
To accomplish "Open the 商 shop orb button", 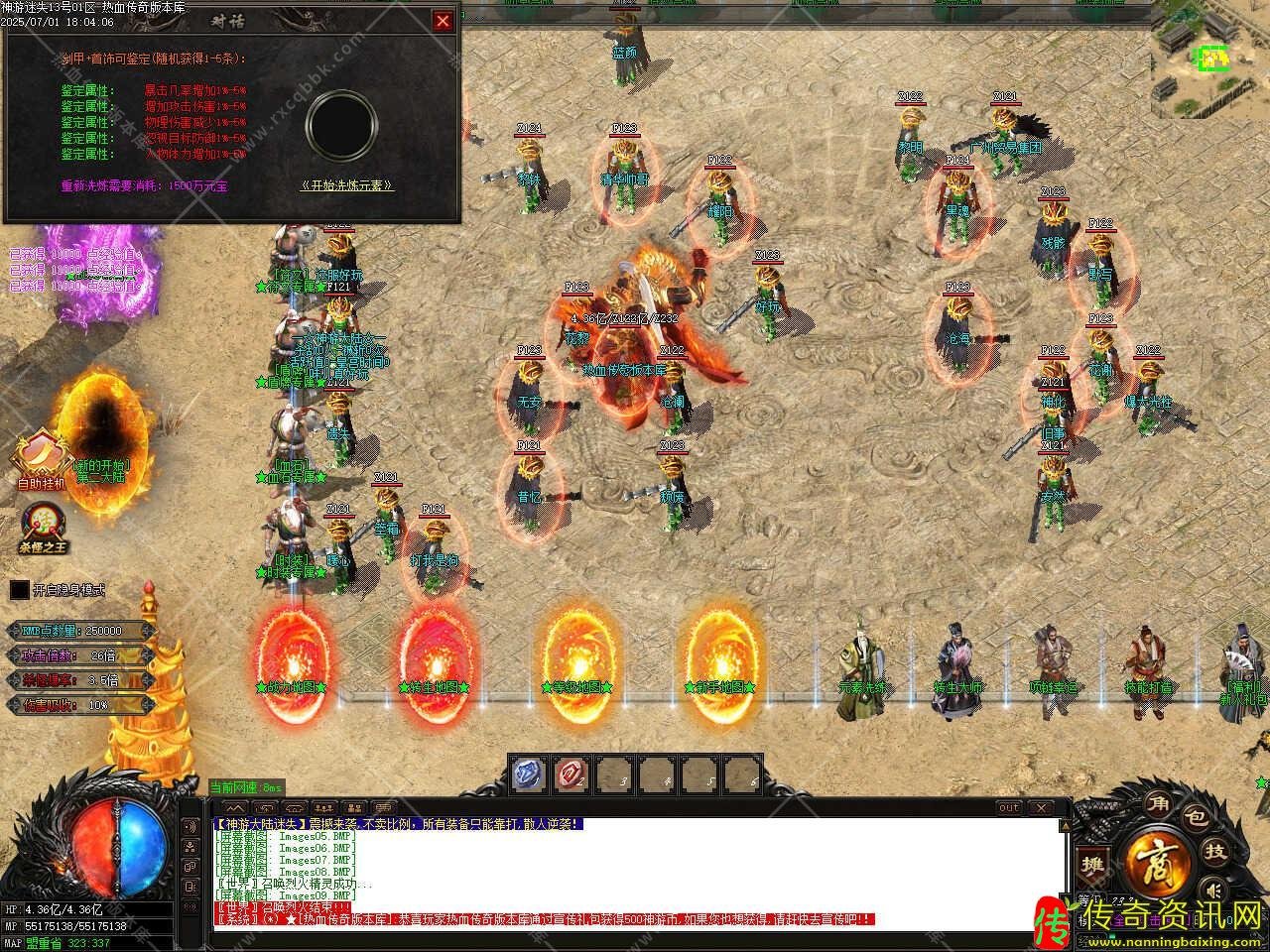I will click(1155, 859).
